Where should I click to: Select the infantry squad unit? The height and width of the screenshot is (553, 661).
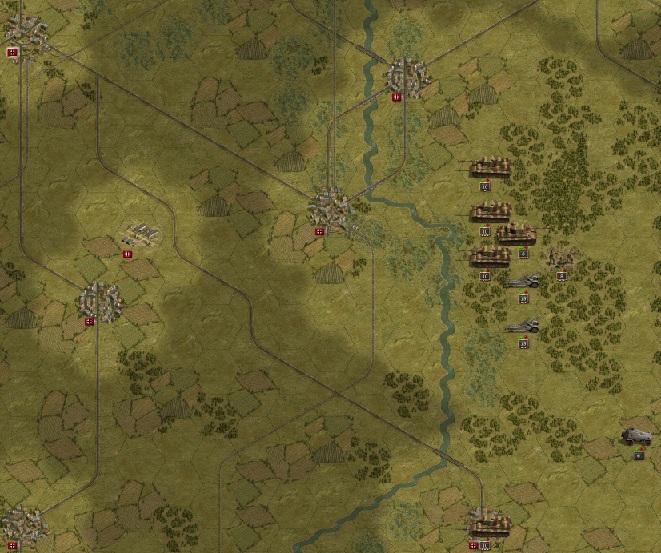tap(562, 257)
